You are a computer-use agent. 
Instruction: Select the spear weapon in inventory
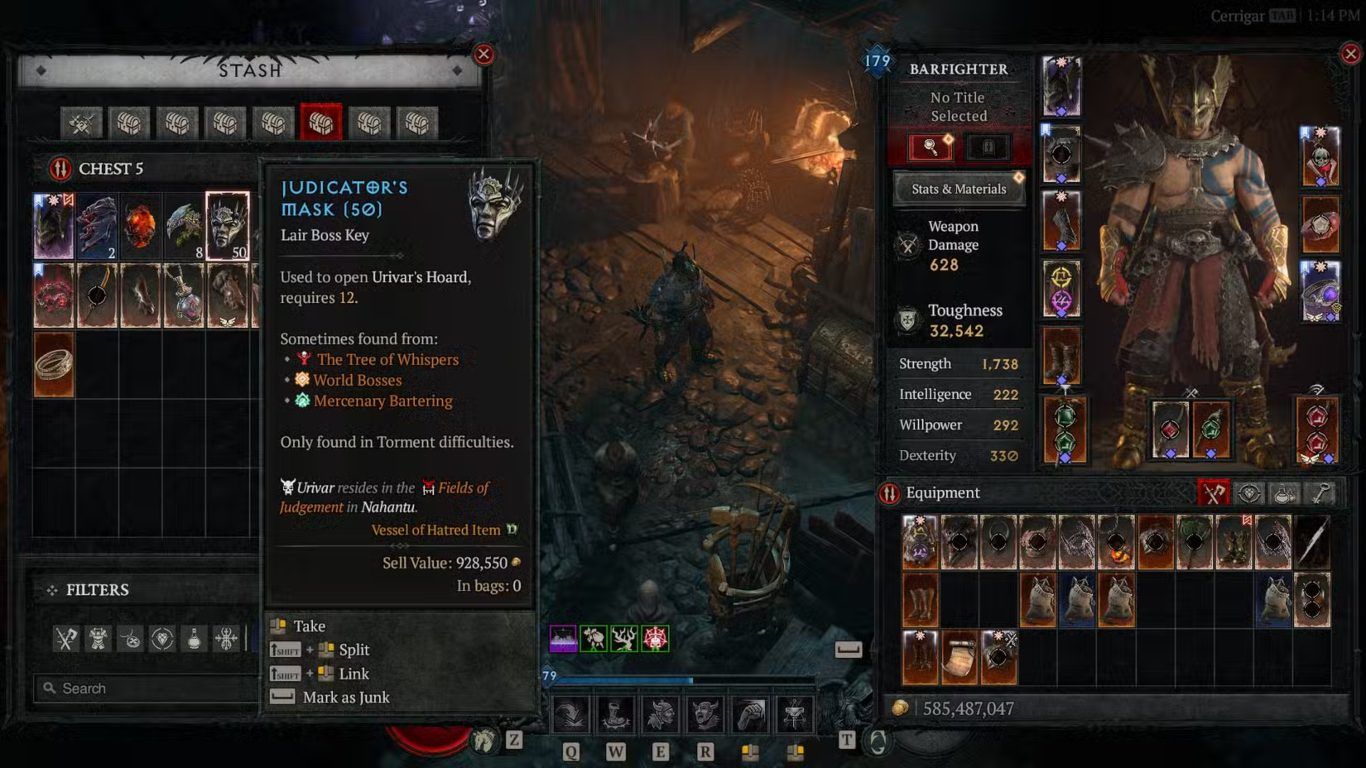click(1312, 542)
